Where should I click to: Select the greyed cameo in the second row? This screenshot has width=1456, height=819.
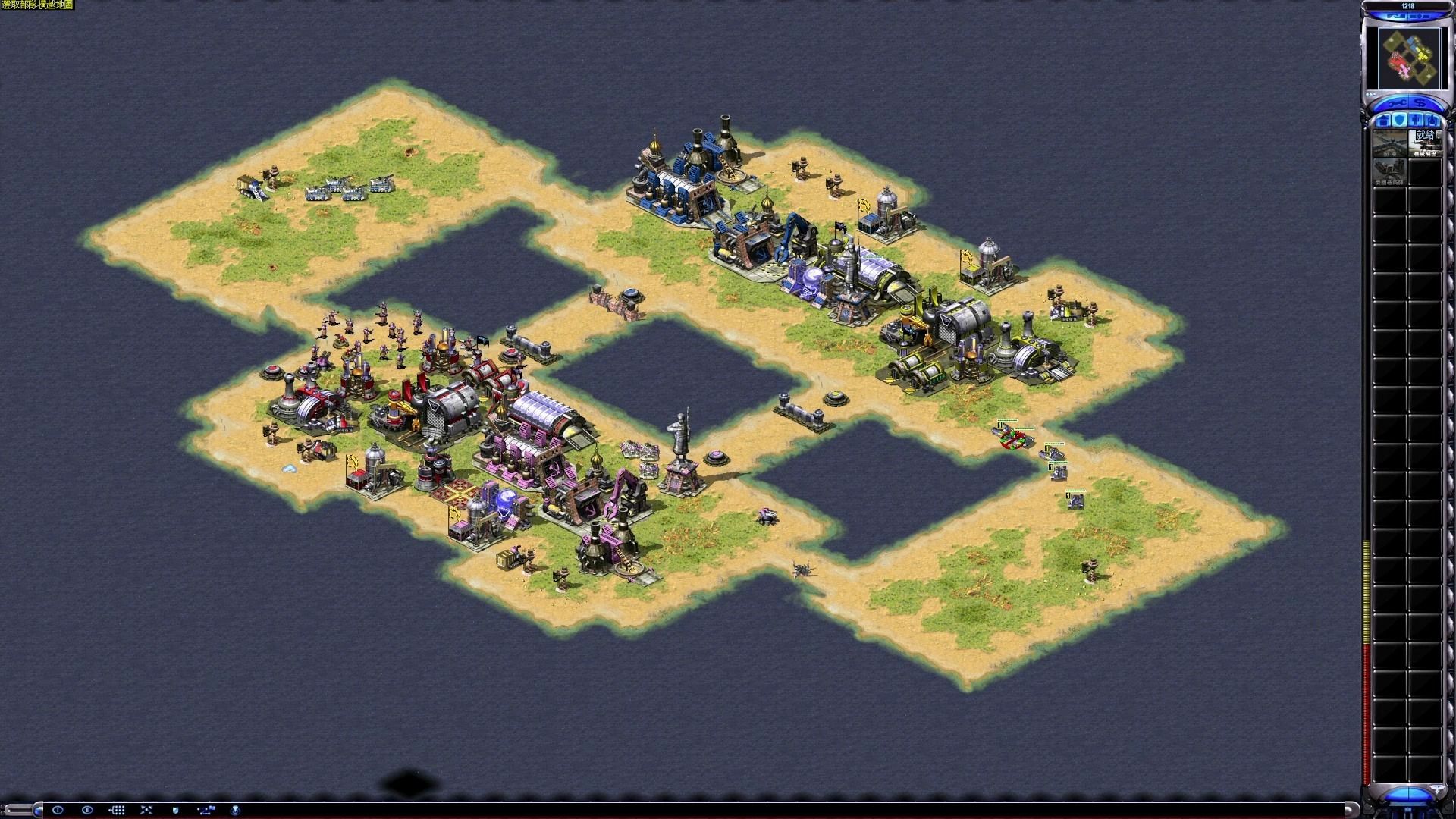[1389, 171]
